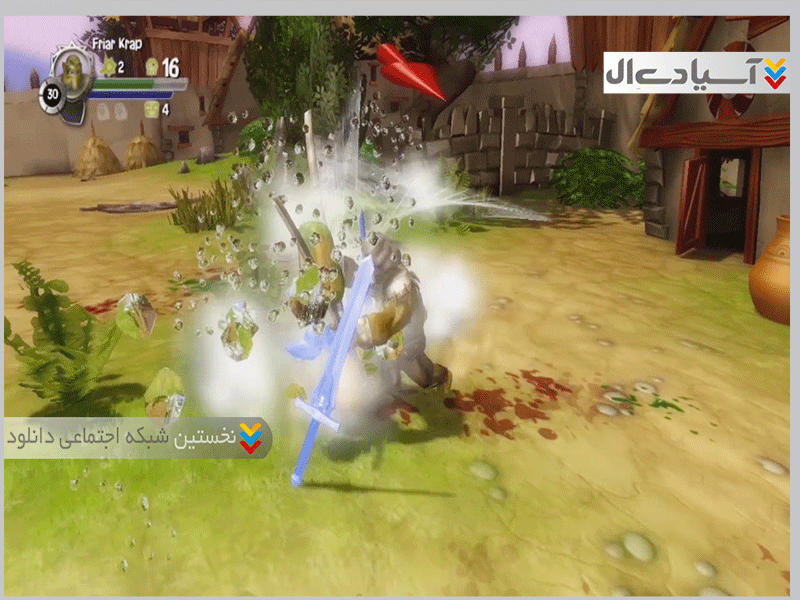The height and width of the screenshot is (600, 800).
Task: Click the green face item icon
Action: coord(152,109)
